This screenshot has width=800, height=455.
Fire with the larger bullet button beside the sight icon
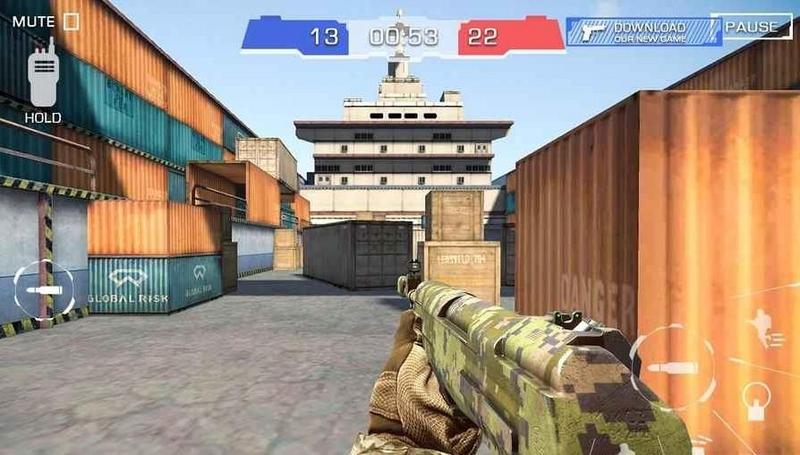pyautogui.click(x=671, y=367)
